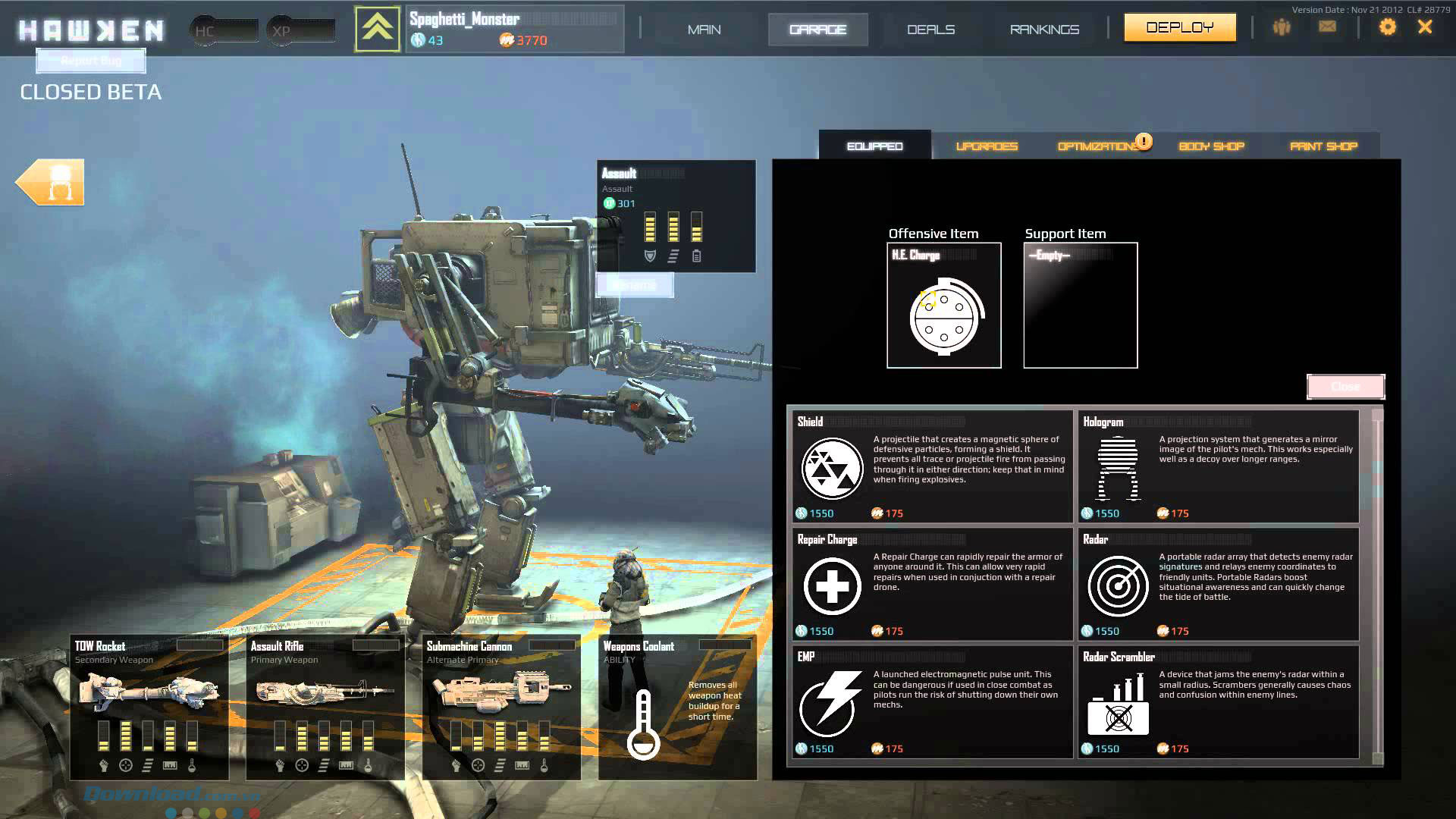
Task: Switch to the Body Shop tab
Action: [x=1211, y=146]
